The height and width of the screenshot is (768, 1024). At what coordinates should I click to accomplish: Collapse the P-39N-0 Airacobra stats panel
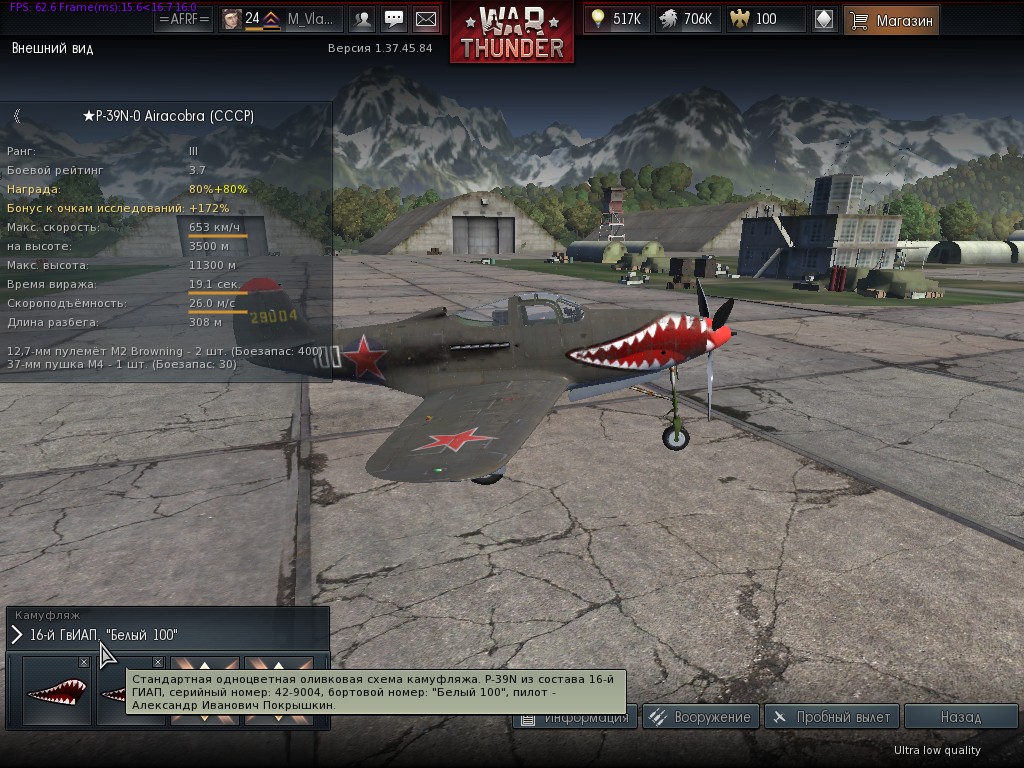[x=17, y=116]
